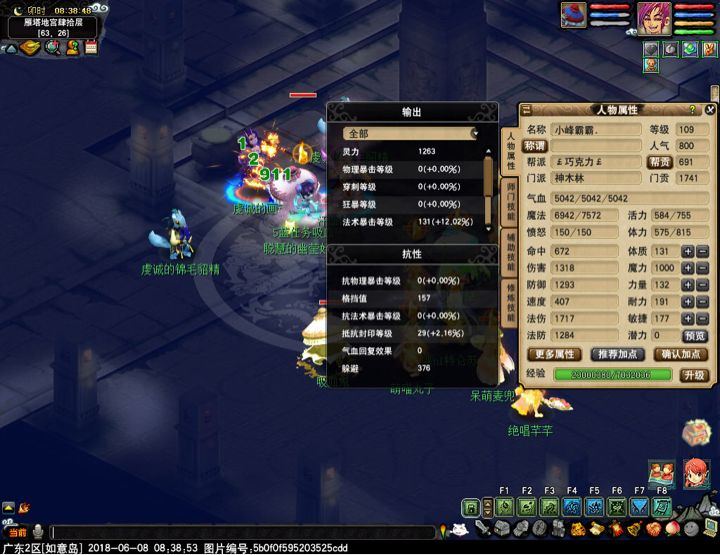
Task: Switch to the 师门技能 tab
Action: tap(510, 200)
